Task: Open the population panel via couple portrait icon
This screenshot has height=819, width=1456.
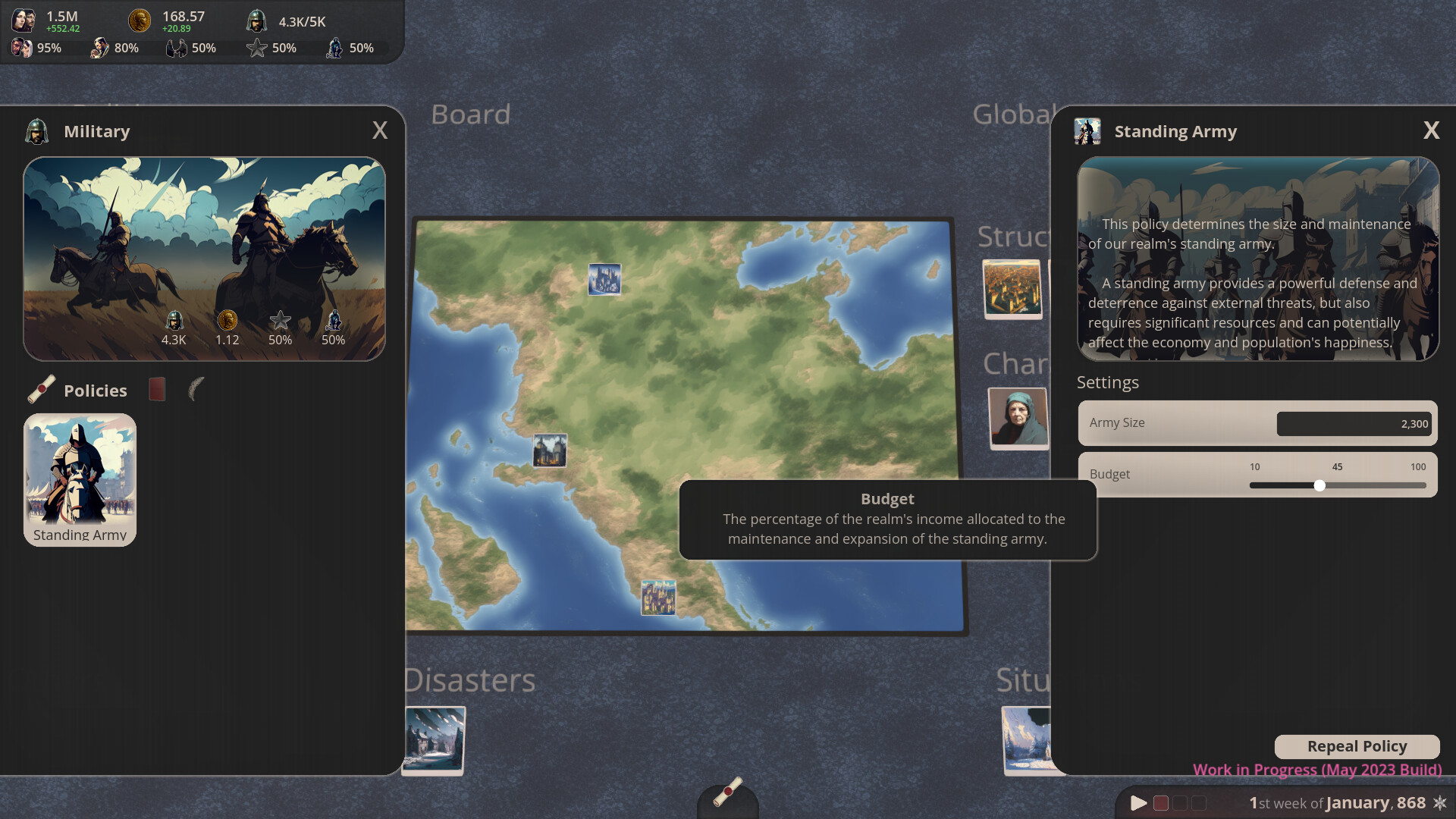Action: pyautogui.click(x=24, y=19)
